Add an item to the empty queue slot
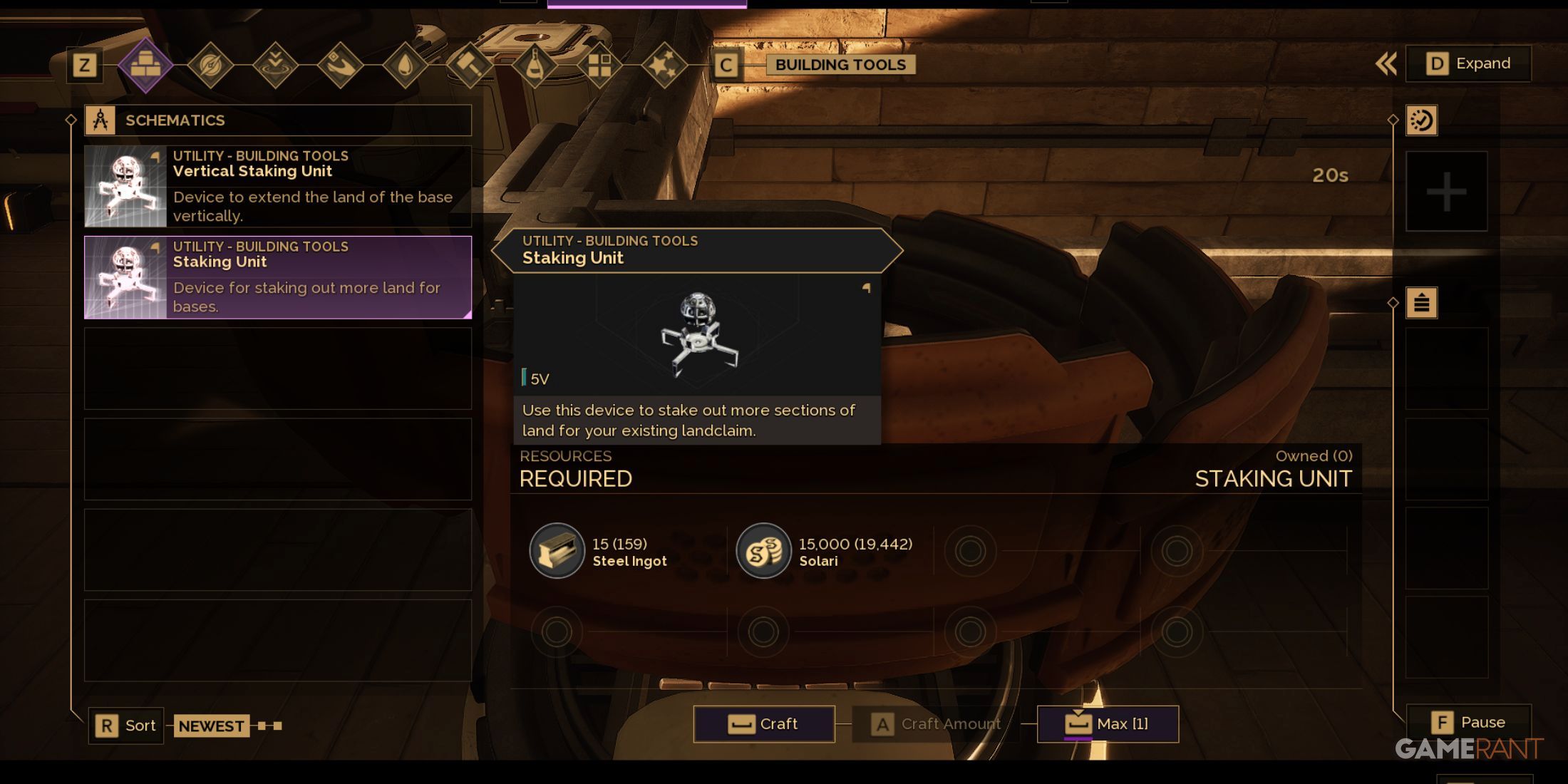The height and width of the screenshot is (784, 1568). 1446,191
